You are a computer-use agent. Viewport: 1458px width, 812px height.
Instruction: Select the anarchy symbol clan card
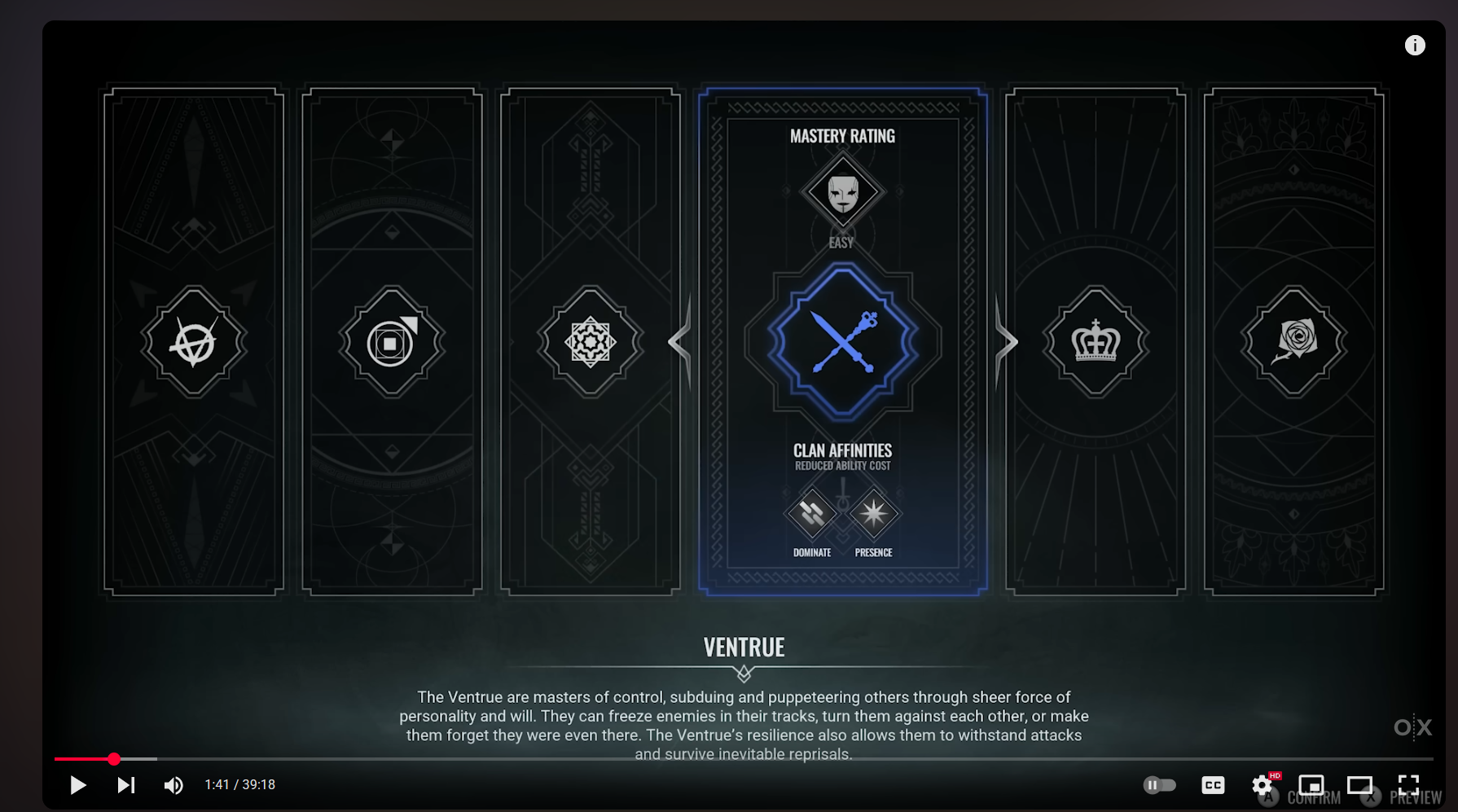194,342
